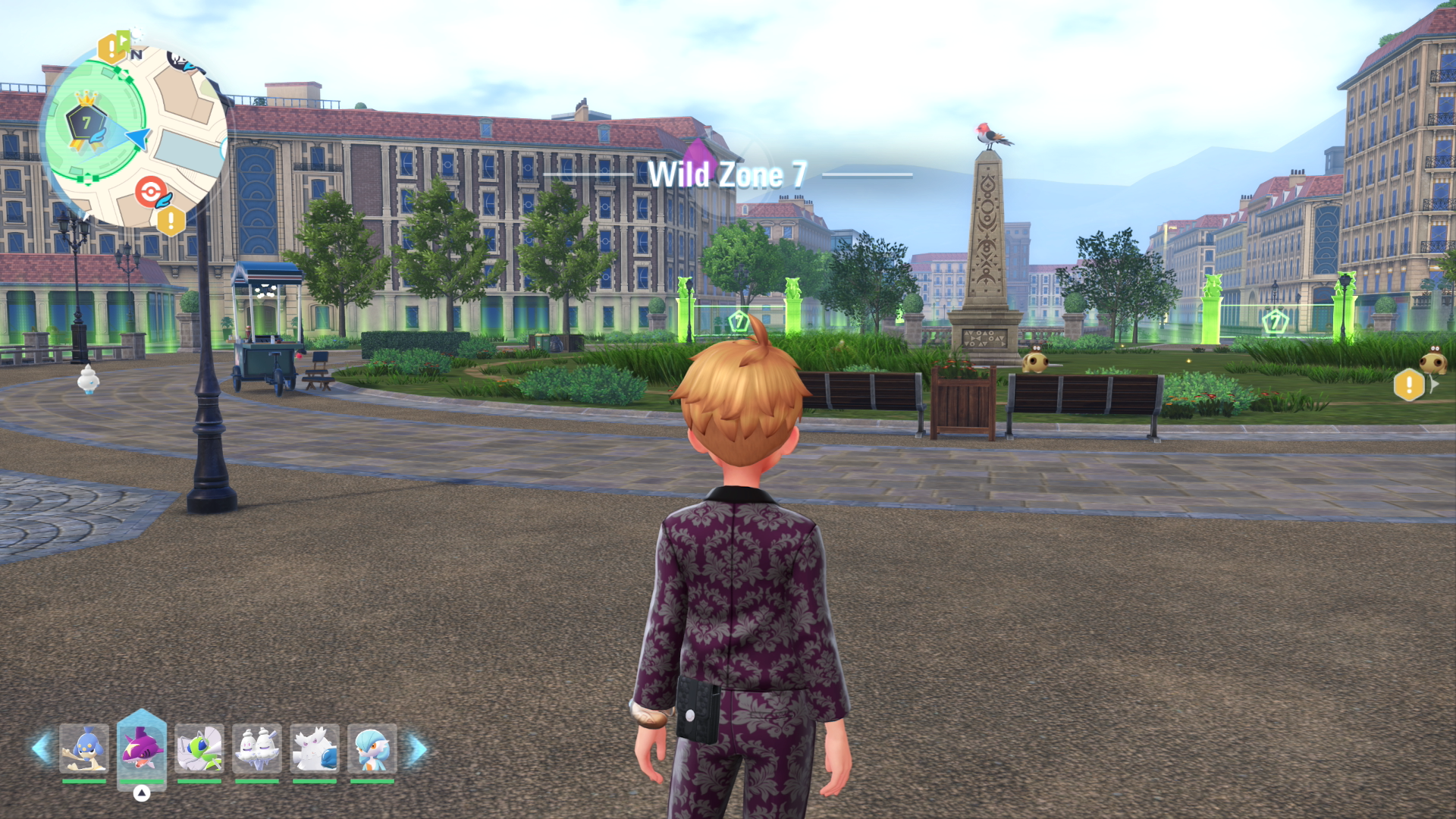Click the yellow exclamation marker below the minimap
This screenshot has height=819, width=1456.
(171, 221)
